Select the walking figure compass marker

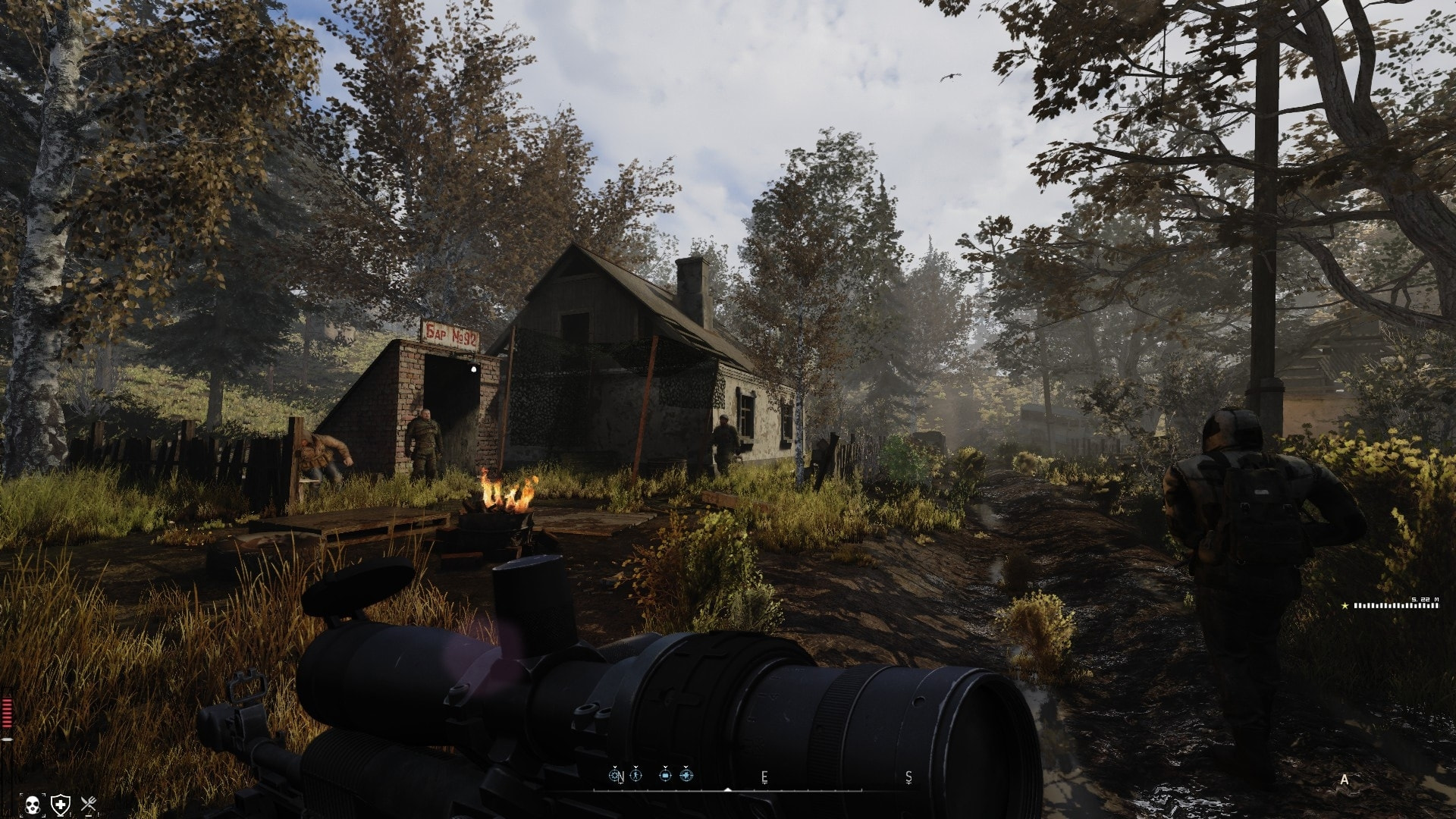click(x=635, y=775)
